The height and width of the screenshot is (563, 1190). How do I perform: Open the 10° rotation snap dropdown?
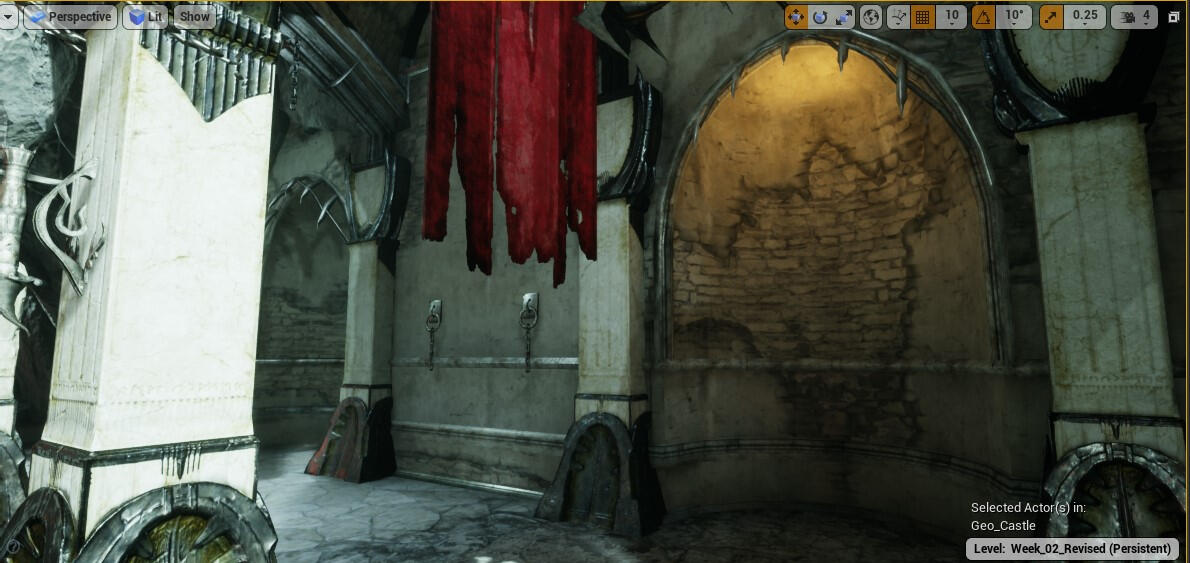(1014, 17)
